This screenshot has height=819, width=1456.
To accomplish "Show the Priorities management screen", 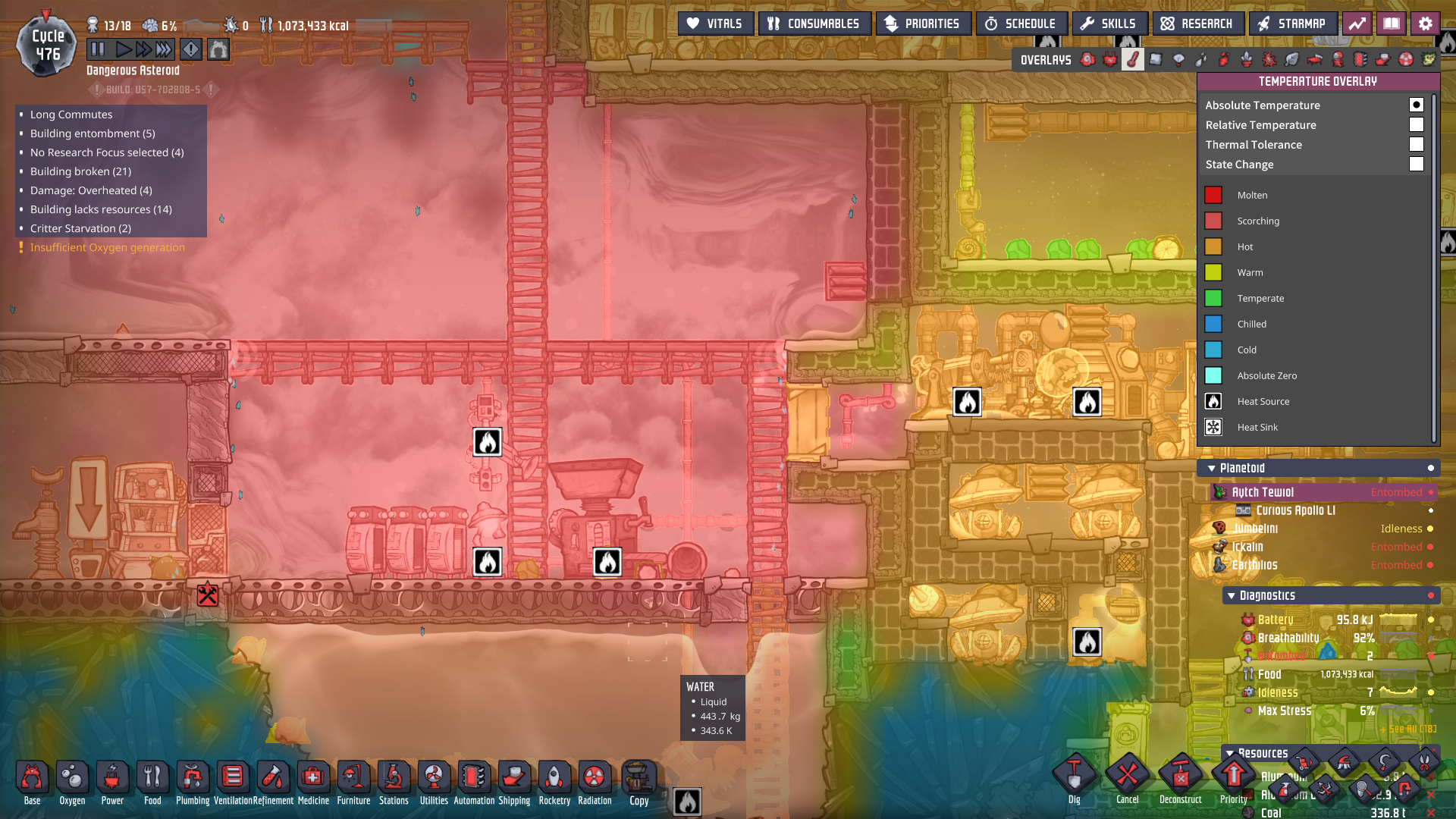I will 922,24.
